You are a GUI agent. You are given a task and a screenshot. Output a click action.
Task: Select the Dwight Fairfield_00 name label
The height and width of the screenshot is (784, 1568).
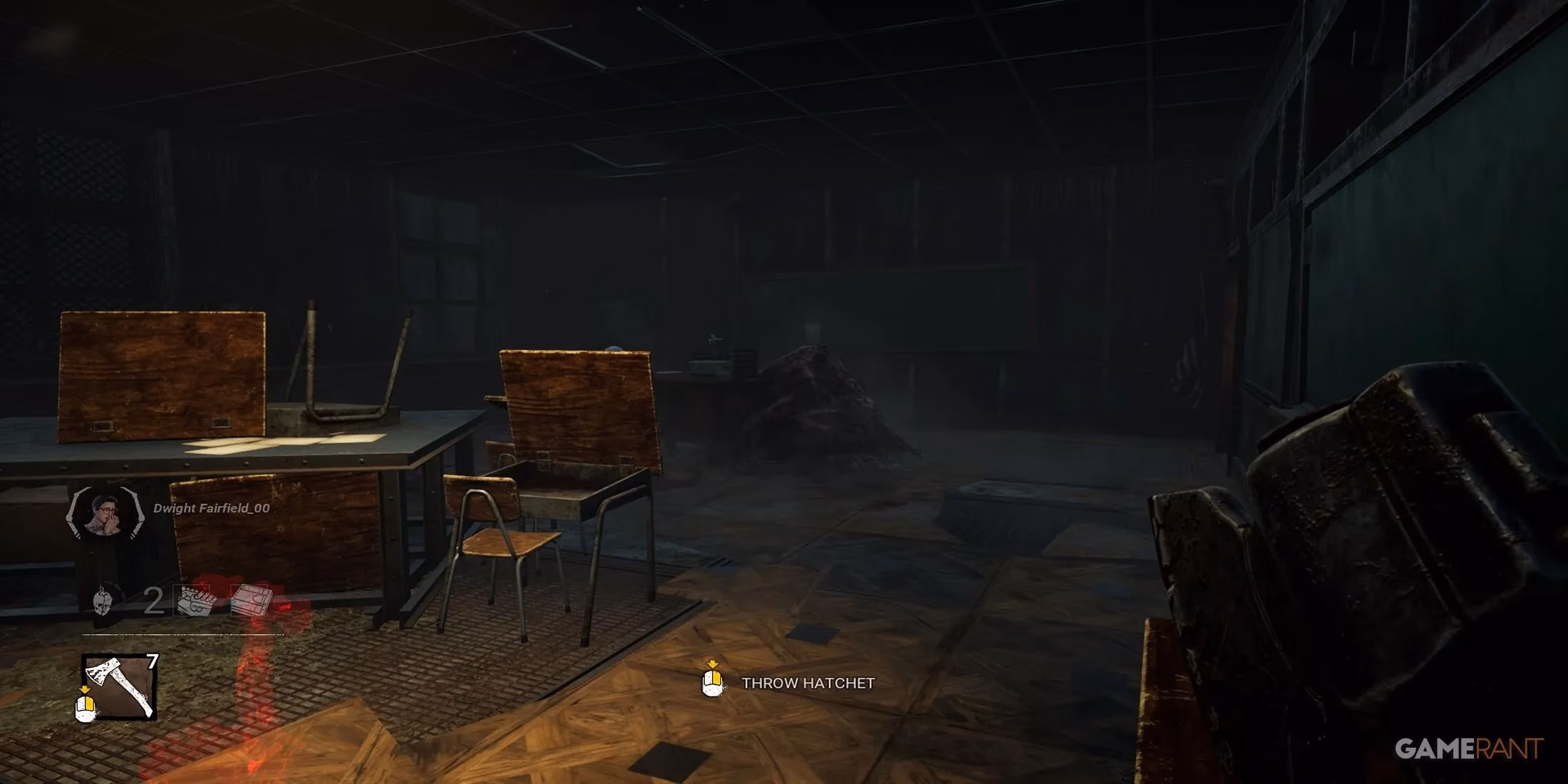[210, 507]
